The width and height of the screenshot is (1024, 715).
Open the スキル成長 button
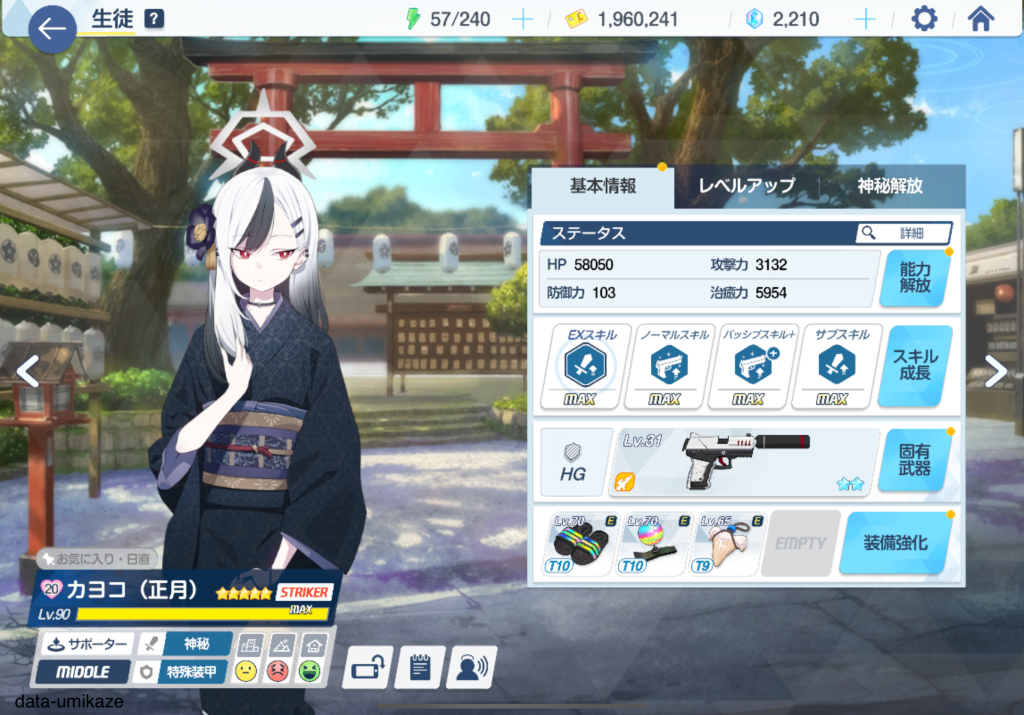[x=914, y=365]
